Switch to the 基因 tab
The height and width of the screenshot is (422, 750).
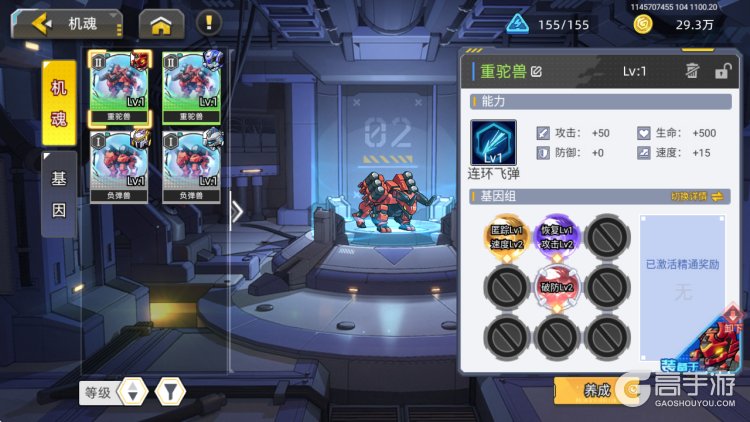(60, 195)
